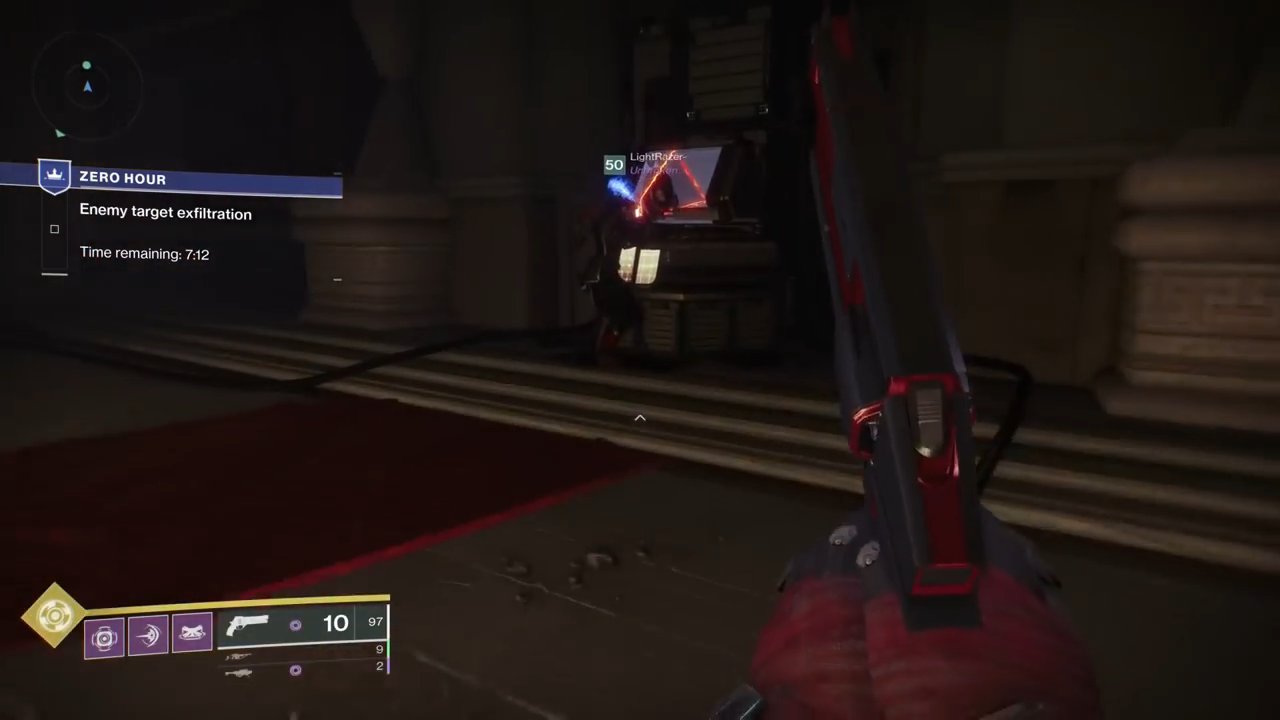Activate the golden diamond super ability icon
The image size is (1280, 720).
(54, 615)
